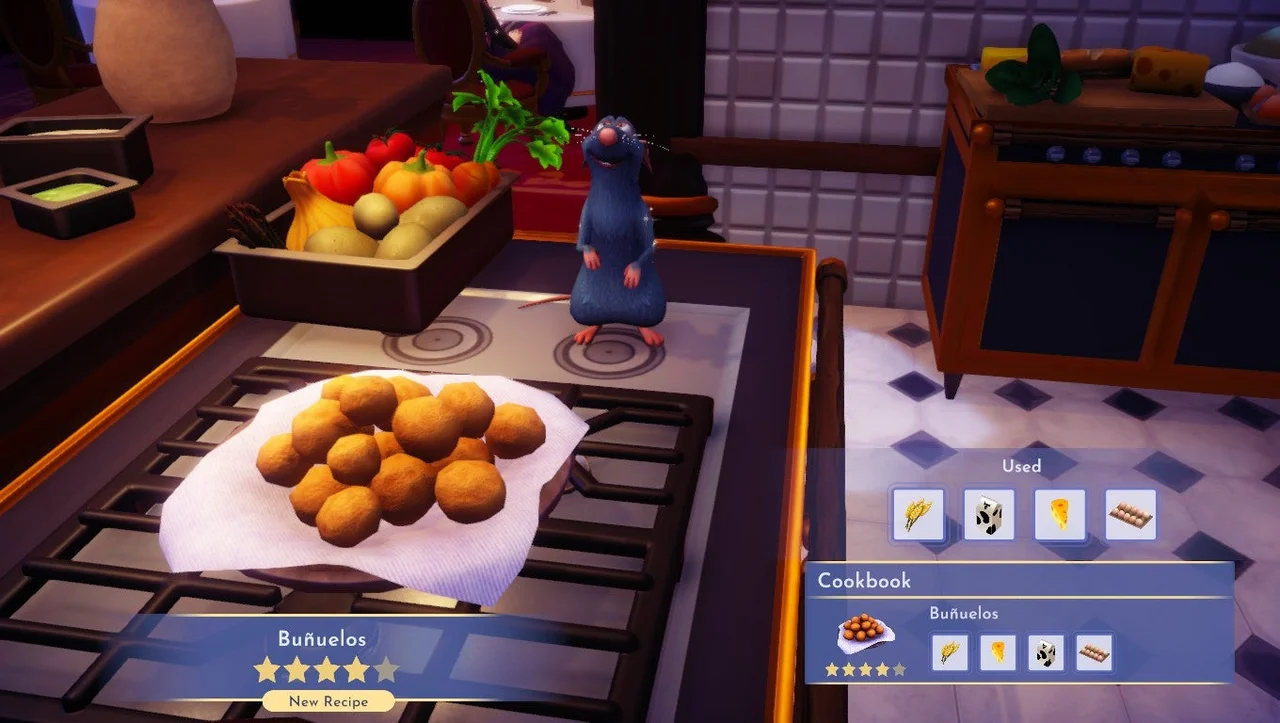
Task: Select the Milk icon in the Buñuelos ingredients
Action: 1045,652
